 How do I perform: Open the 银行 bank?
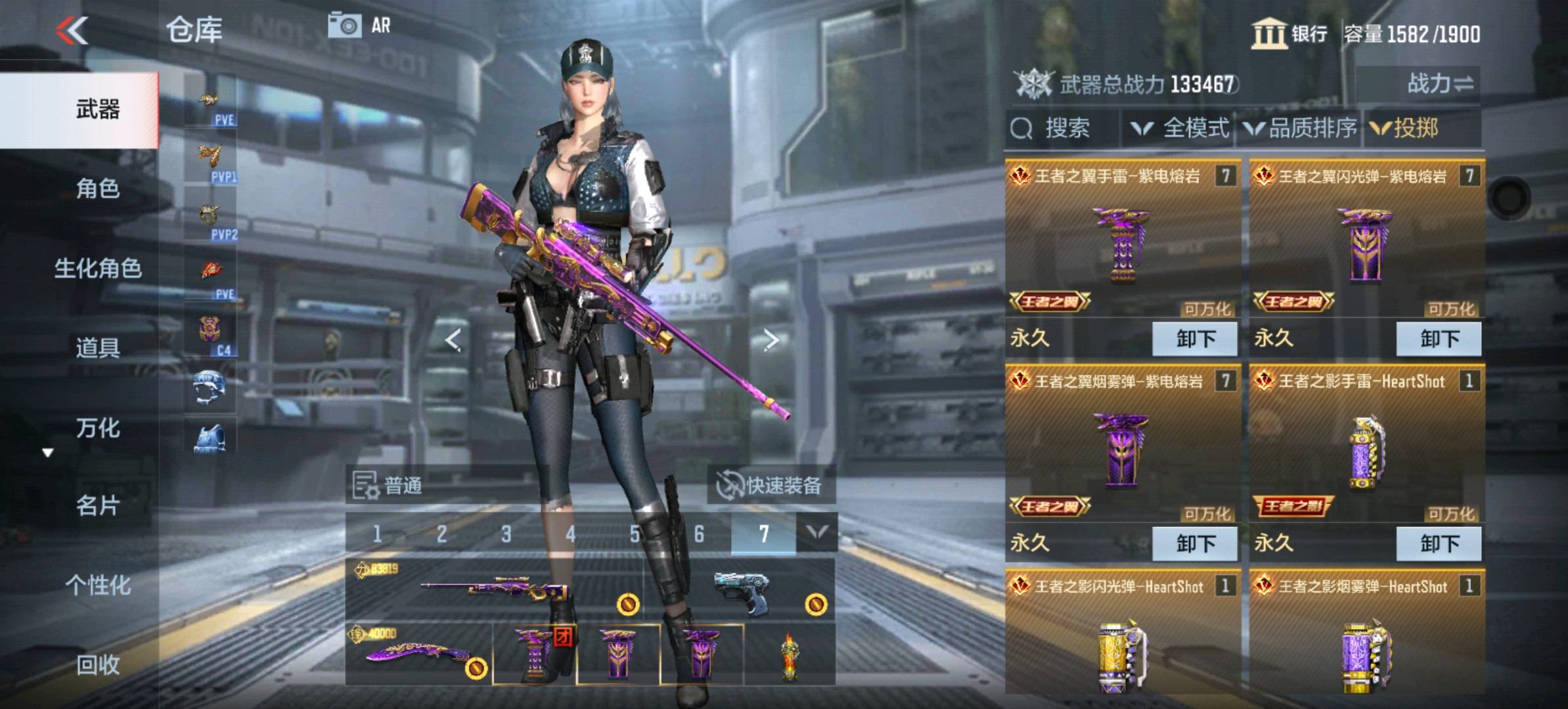(x=1289, y=34)
